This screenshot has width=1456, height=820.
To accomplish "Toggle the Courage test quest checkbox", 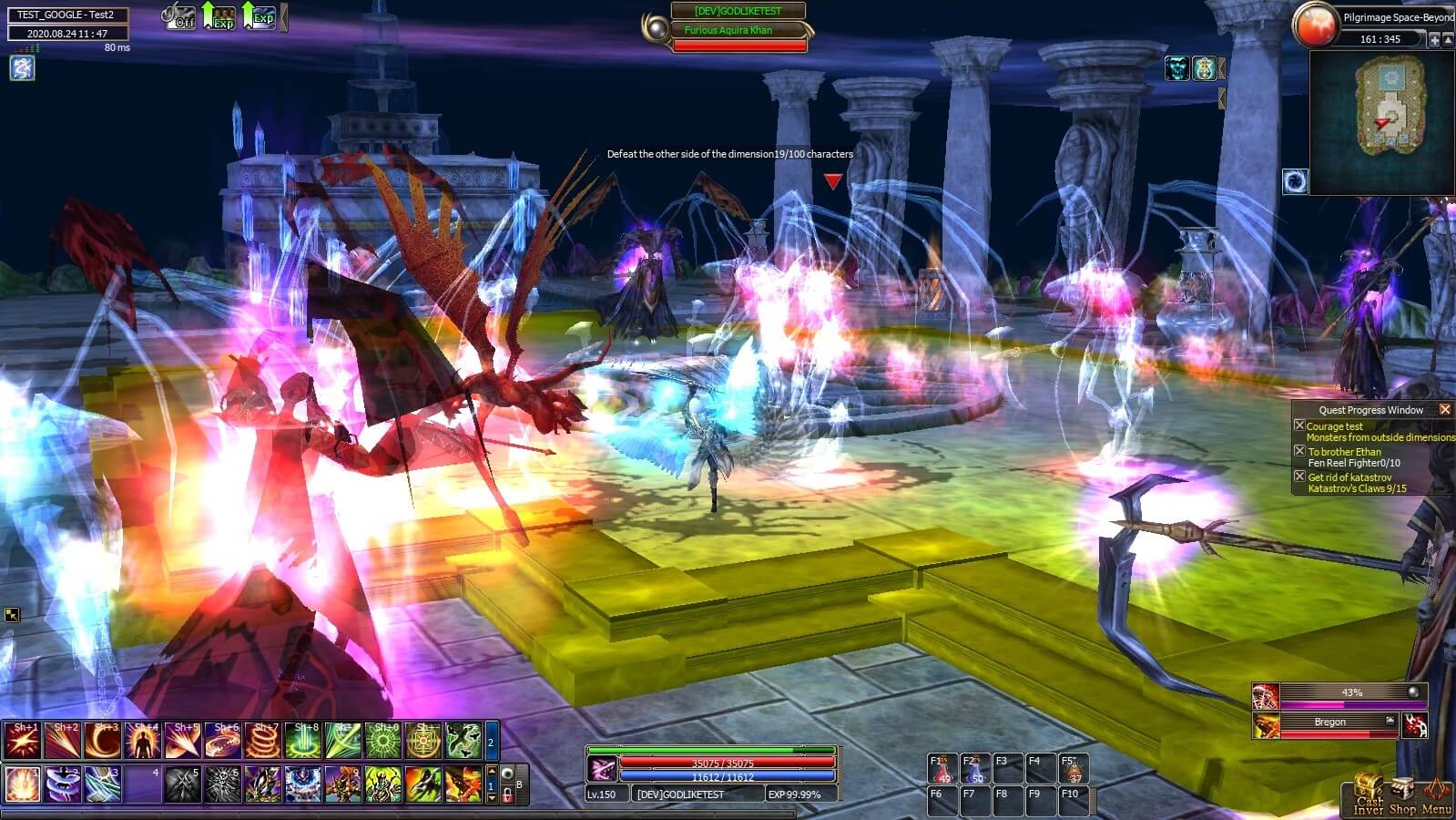I will pos(1299,425).
